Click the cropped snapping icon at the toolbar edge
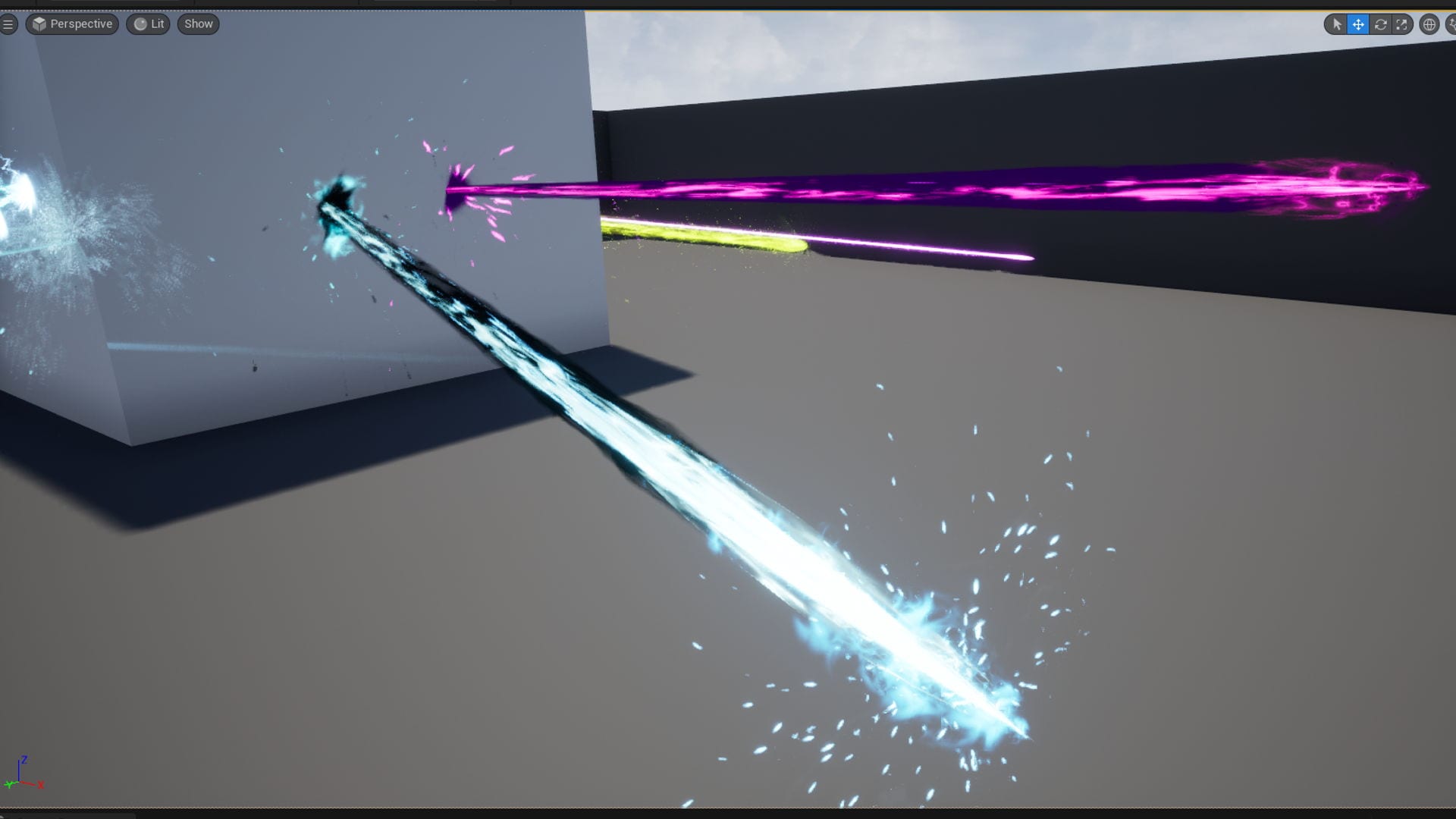1456x819 pixels. (1451, 24)
